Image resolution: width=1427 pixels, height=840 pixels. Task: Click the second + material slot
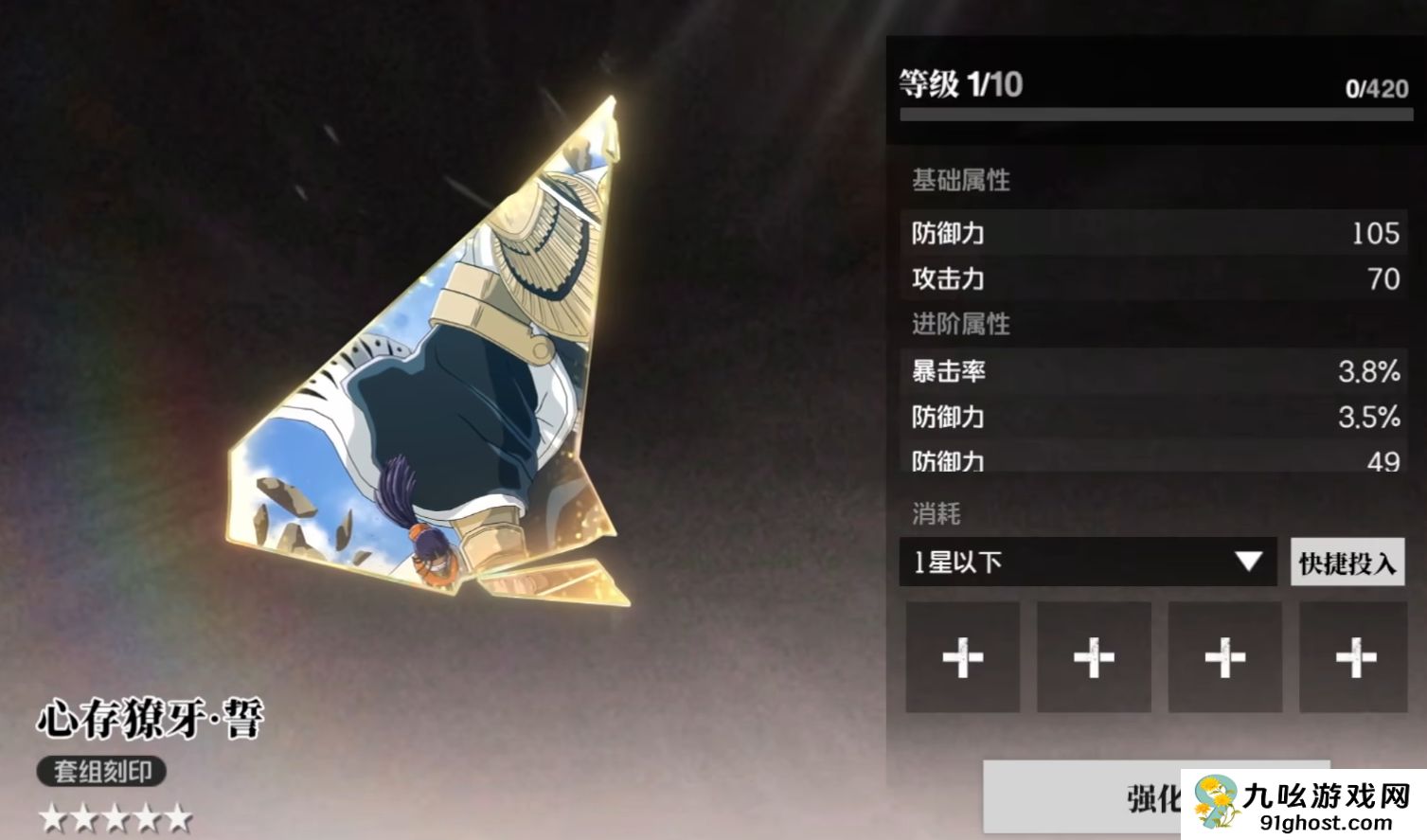1094,656
